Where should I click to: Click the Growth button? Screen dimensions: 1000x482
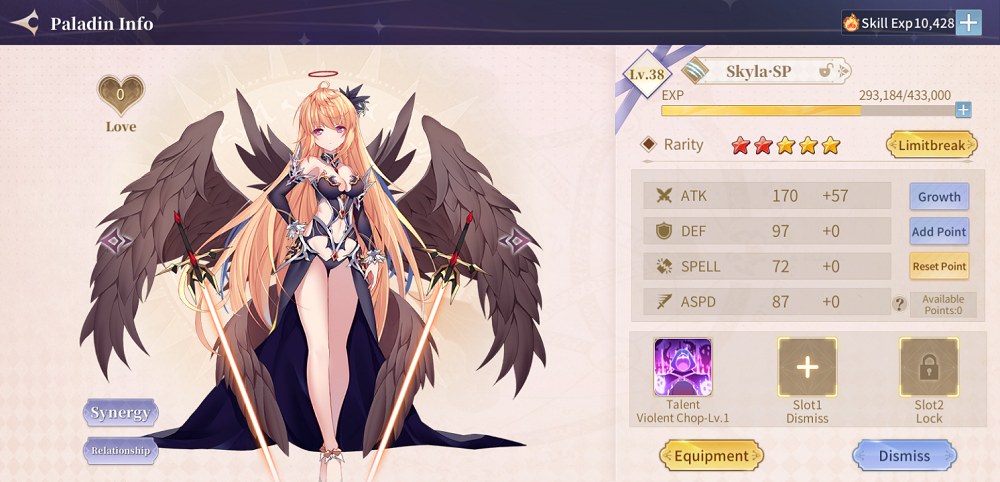click(x=939, y=197)
